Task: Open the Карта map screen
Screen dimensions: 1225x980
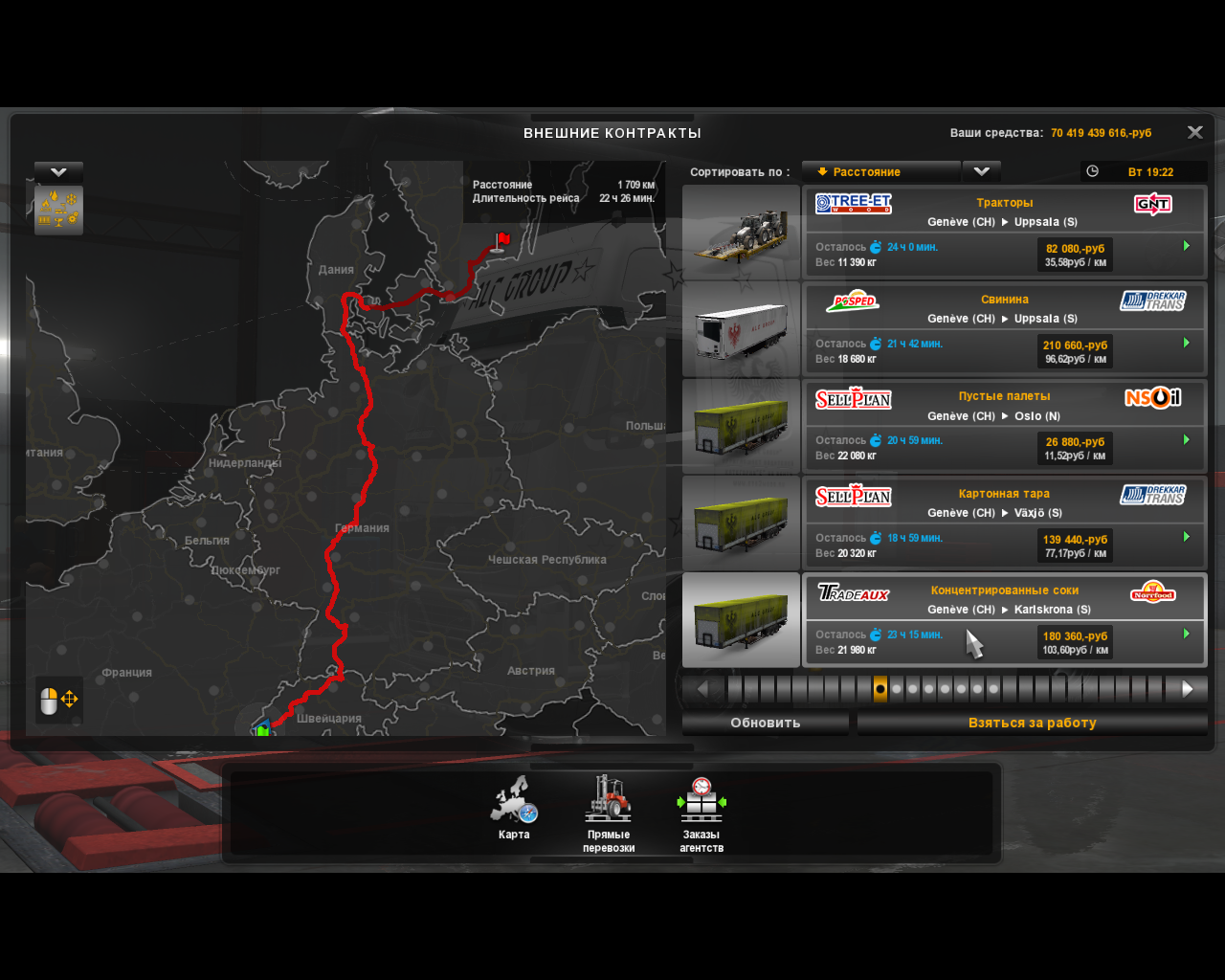Action: click(x=514, y=810)
